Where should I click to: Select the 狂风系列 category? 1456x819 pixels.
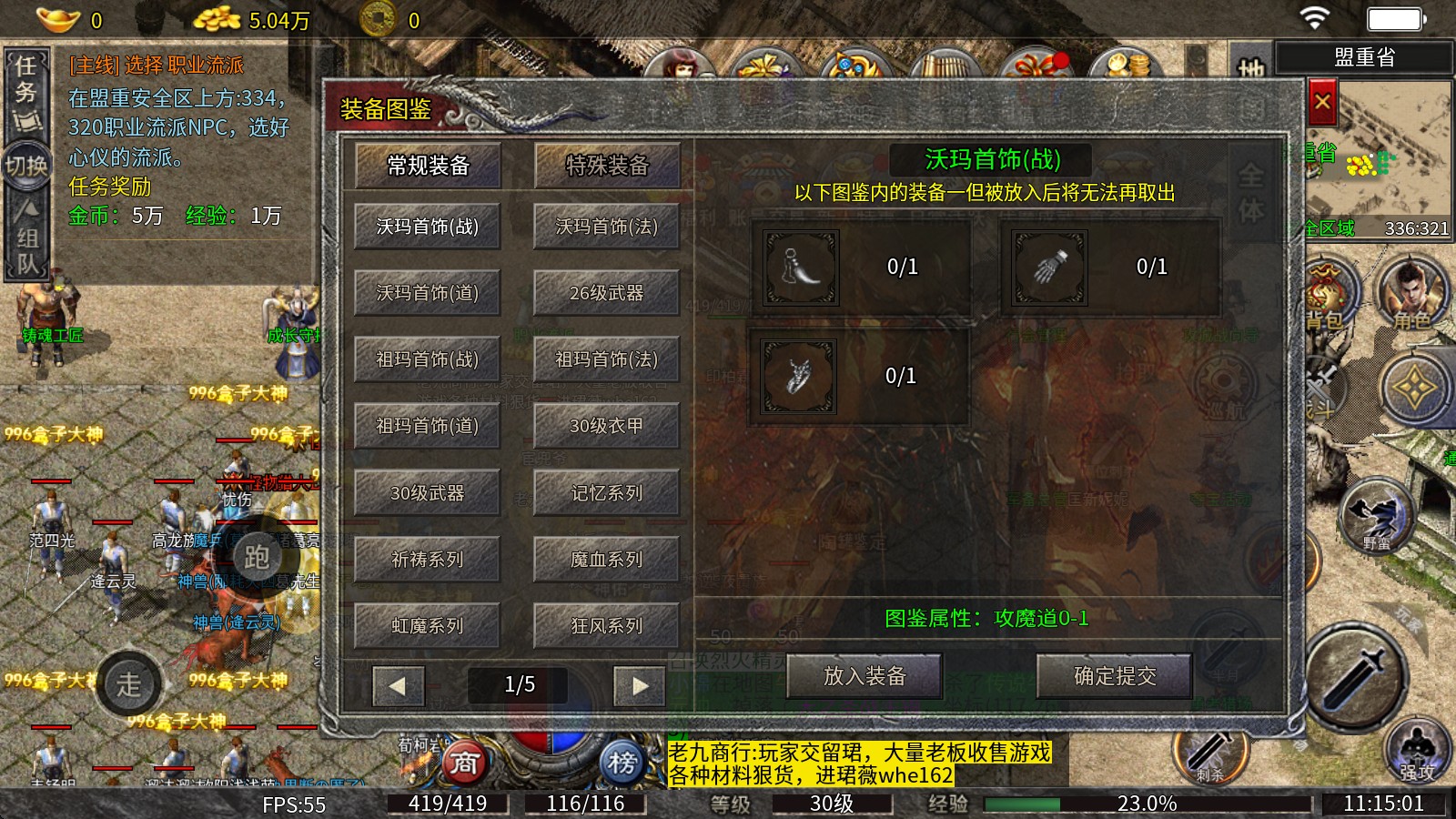tap(607, 626)
